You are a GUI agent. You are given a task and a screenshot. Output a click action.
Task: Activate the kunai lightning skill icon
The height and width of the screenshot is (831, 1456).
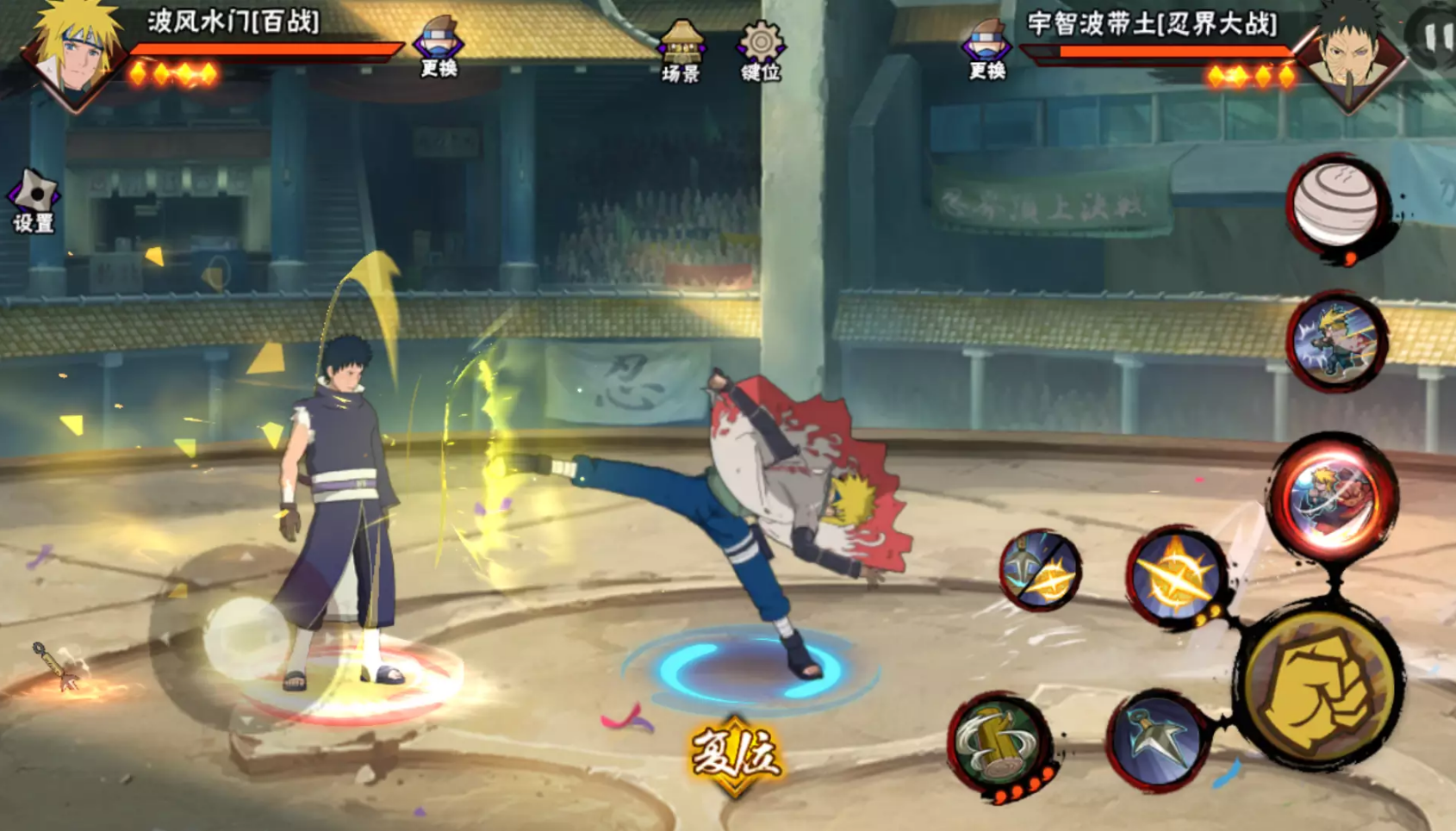point(1041,569)
